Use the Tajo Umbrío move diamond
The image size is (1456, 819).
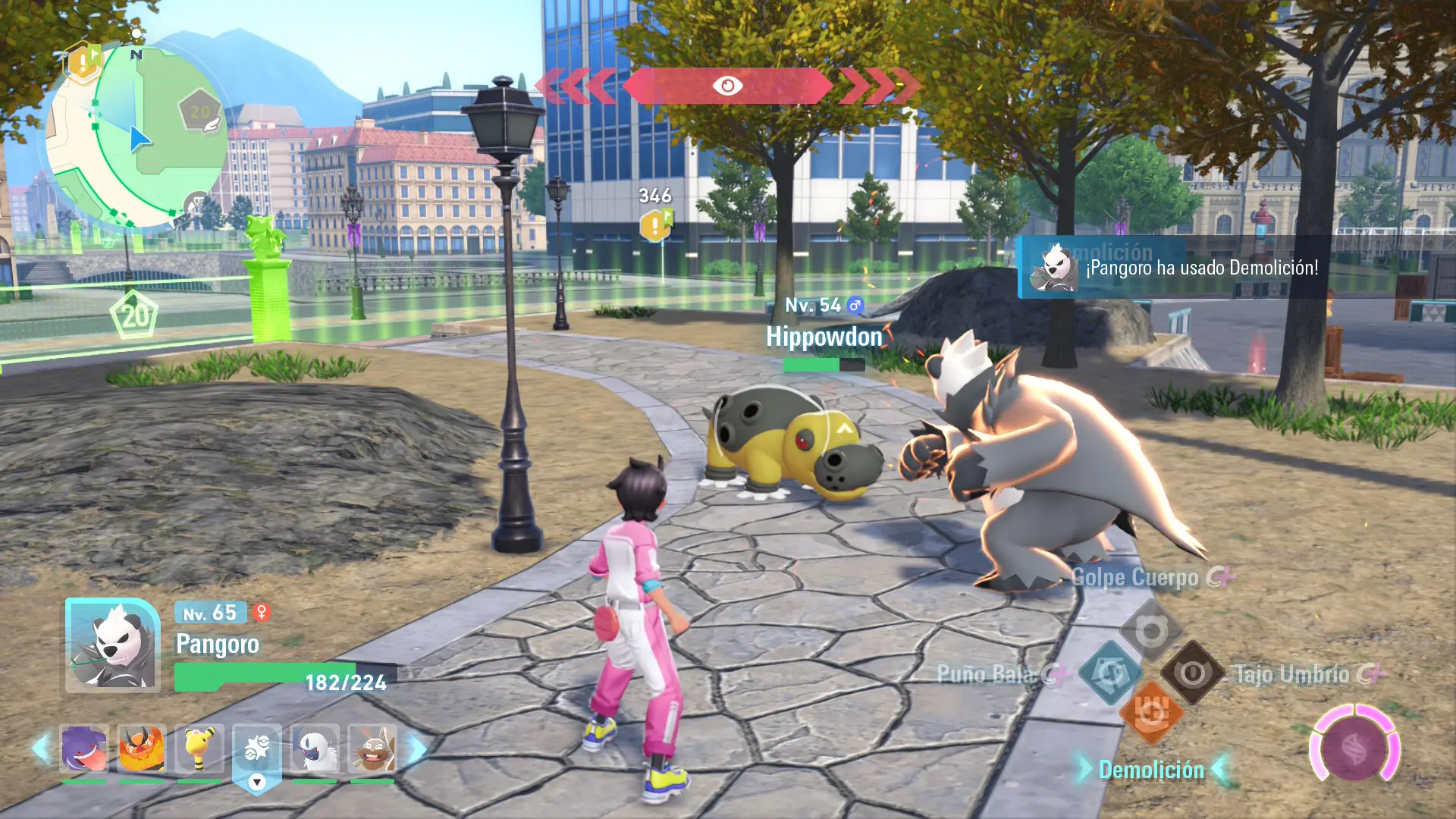coord(1192,672)
